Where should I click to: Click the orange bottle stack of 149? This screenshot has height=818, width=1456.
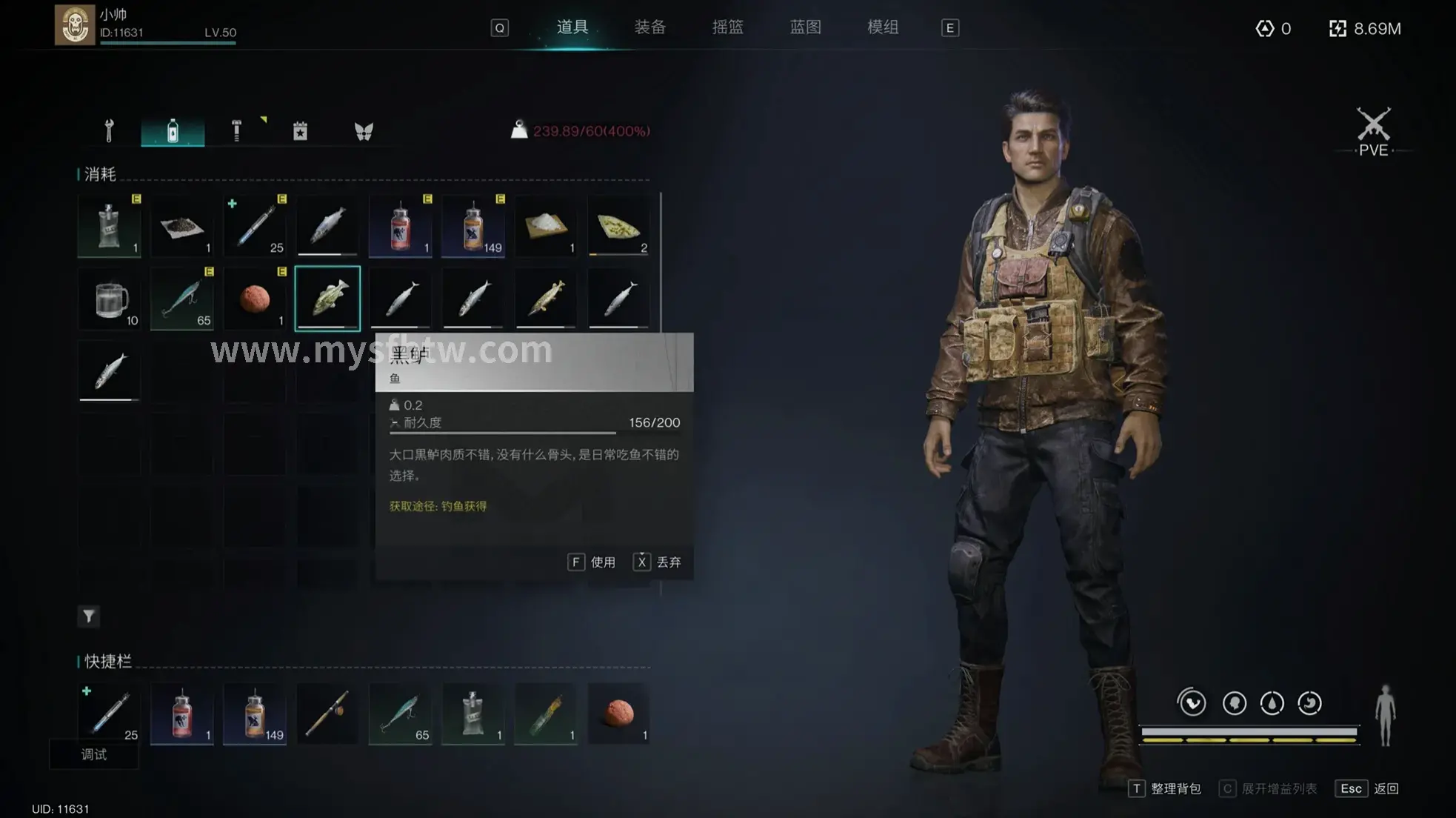pyautogui.click(x=473, y=226)
